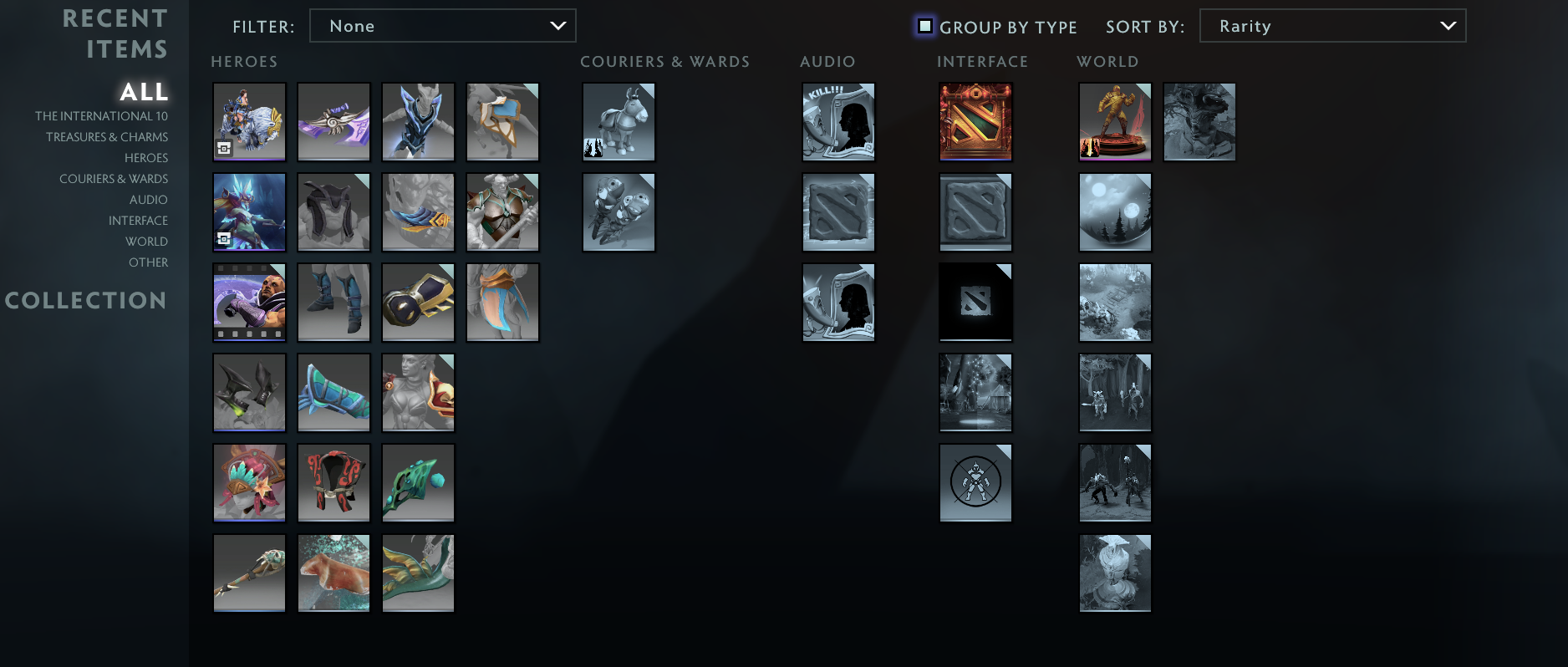This screenshot has height=667, width=1568.
Task: Click the green fish world item
Action: coord(418,573)
